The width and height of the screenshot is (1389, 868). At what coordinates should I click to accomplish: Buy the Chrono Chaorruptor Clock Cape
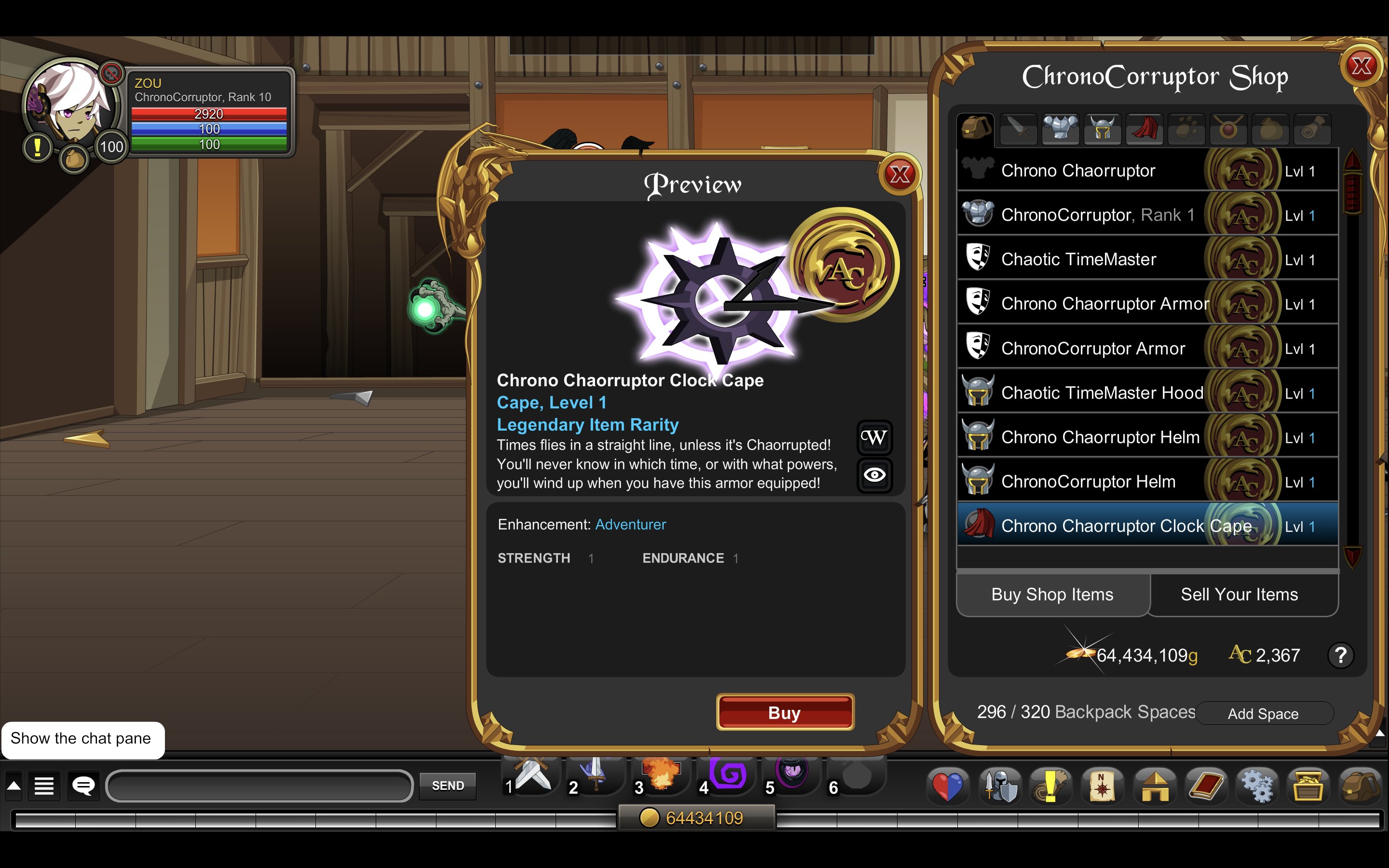(x=784, y=712)
